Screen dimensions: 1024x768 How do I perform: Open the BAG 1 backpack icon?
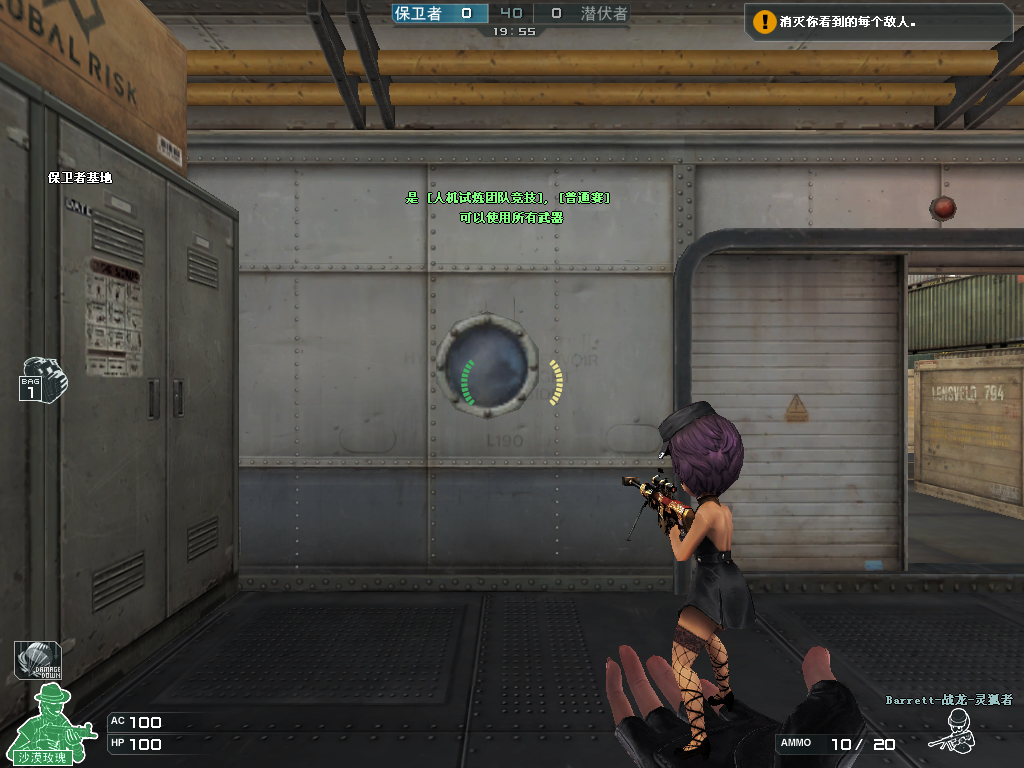pos(42,379)
